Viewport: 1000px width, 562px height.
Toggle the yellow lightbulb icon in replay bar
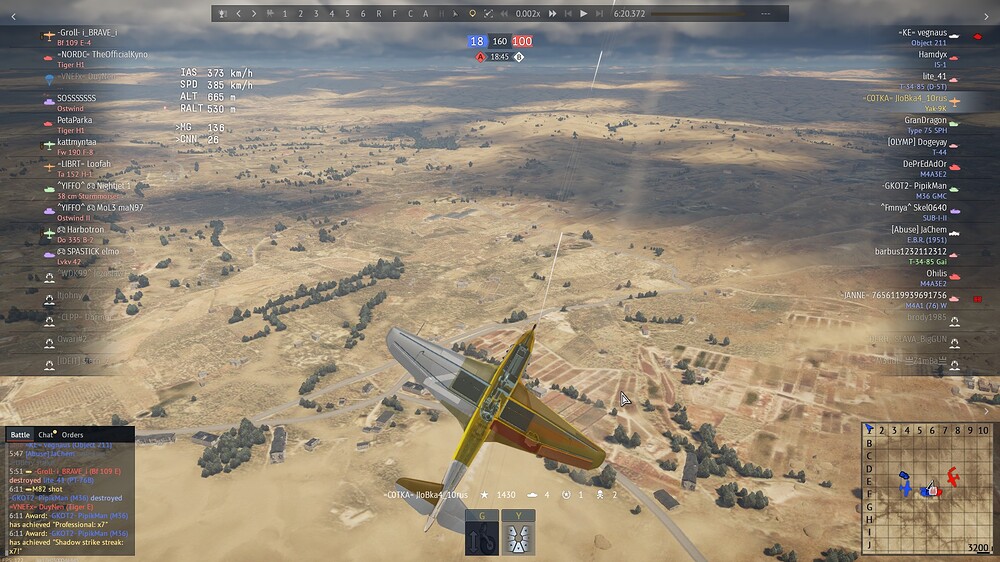pyautogui.click(x=473, y=14)
